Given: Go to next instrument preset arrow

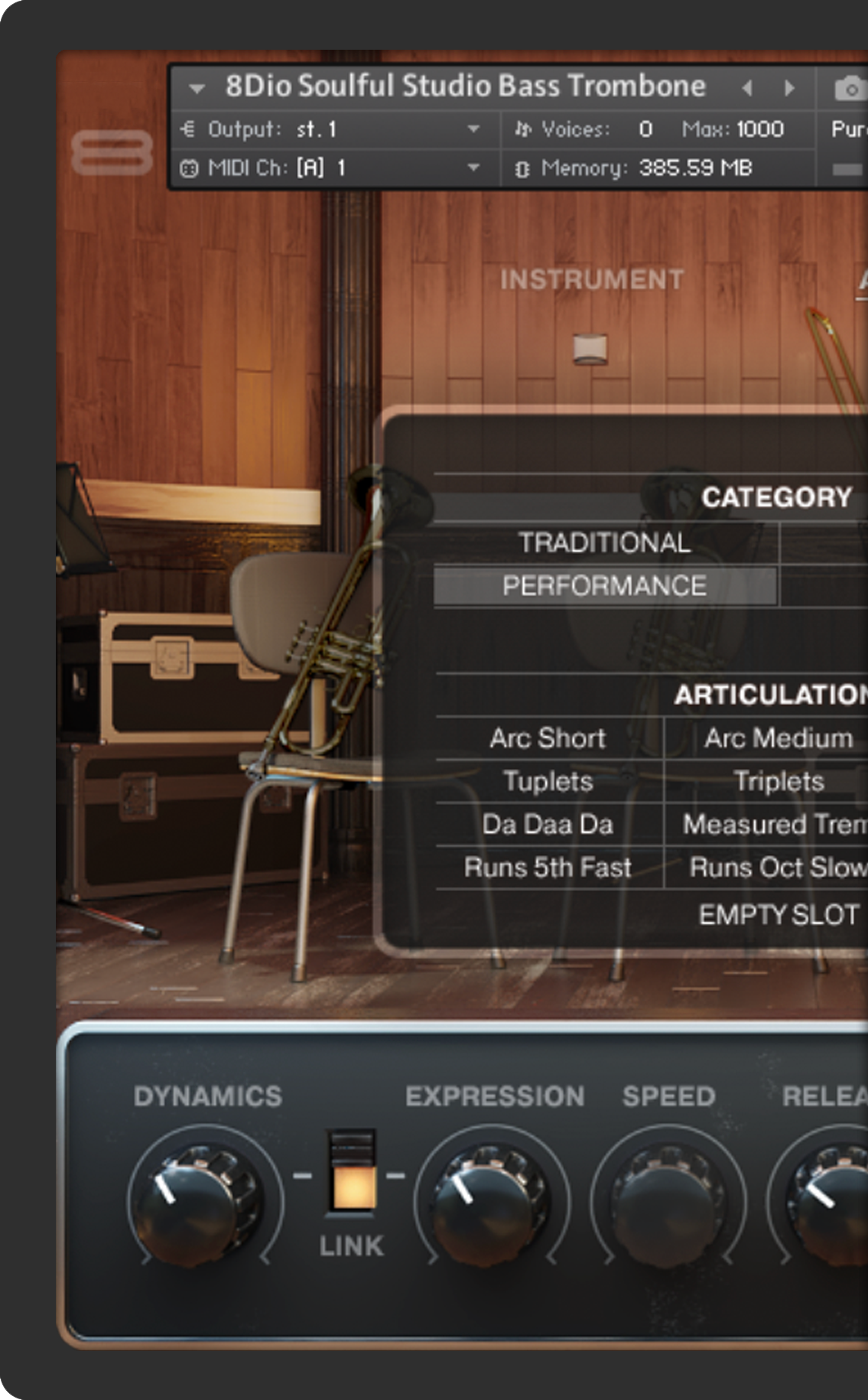Looking at the screenshot, I should coord(789,89).
